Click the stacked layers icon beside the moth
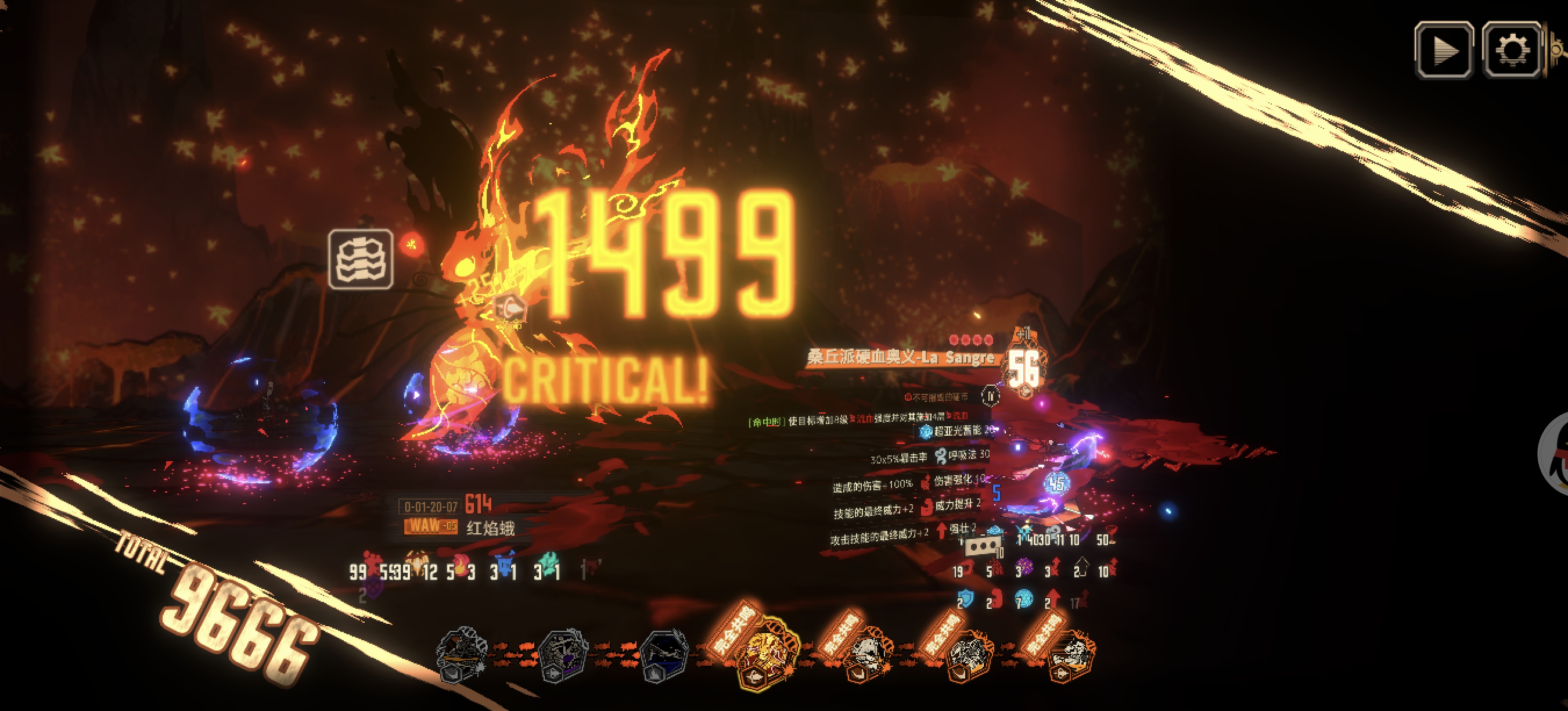1568x711 pixels. [x=360, y=258]
